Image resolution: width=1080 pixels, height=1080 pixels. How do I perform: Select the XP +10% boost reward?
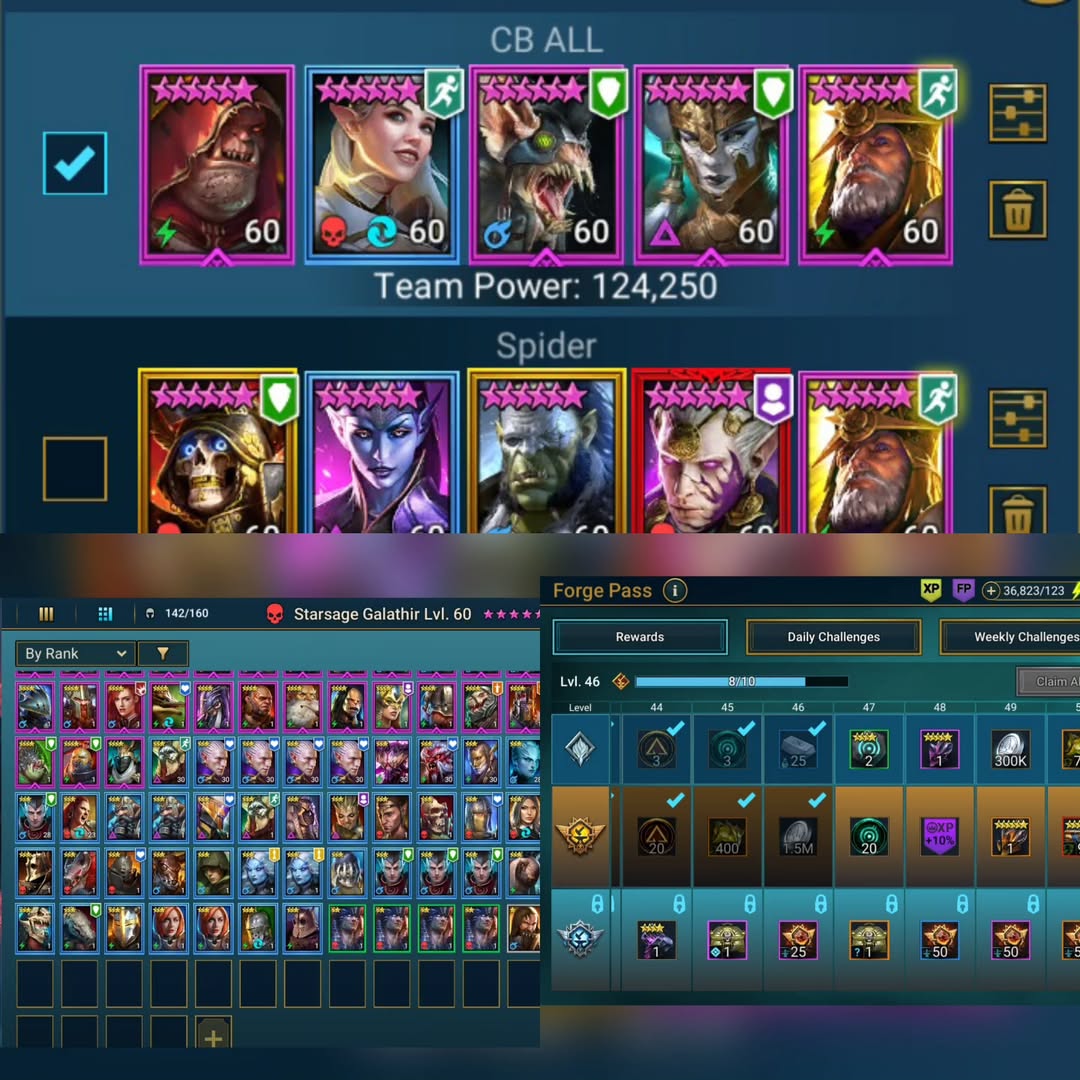pyautogui.click(x=940, y=836)
